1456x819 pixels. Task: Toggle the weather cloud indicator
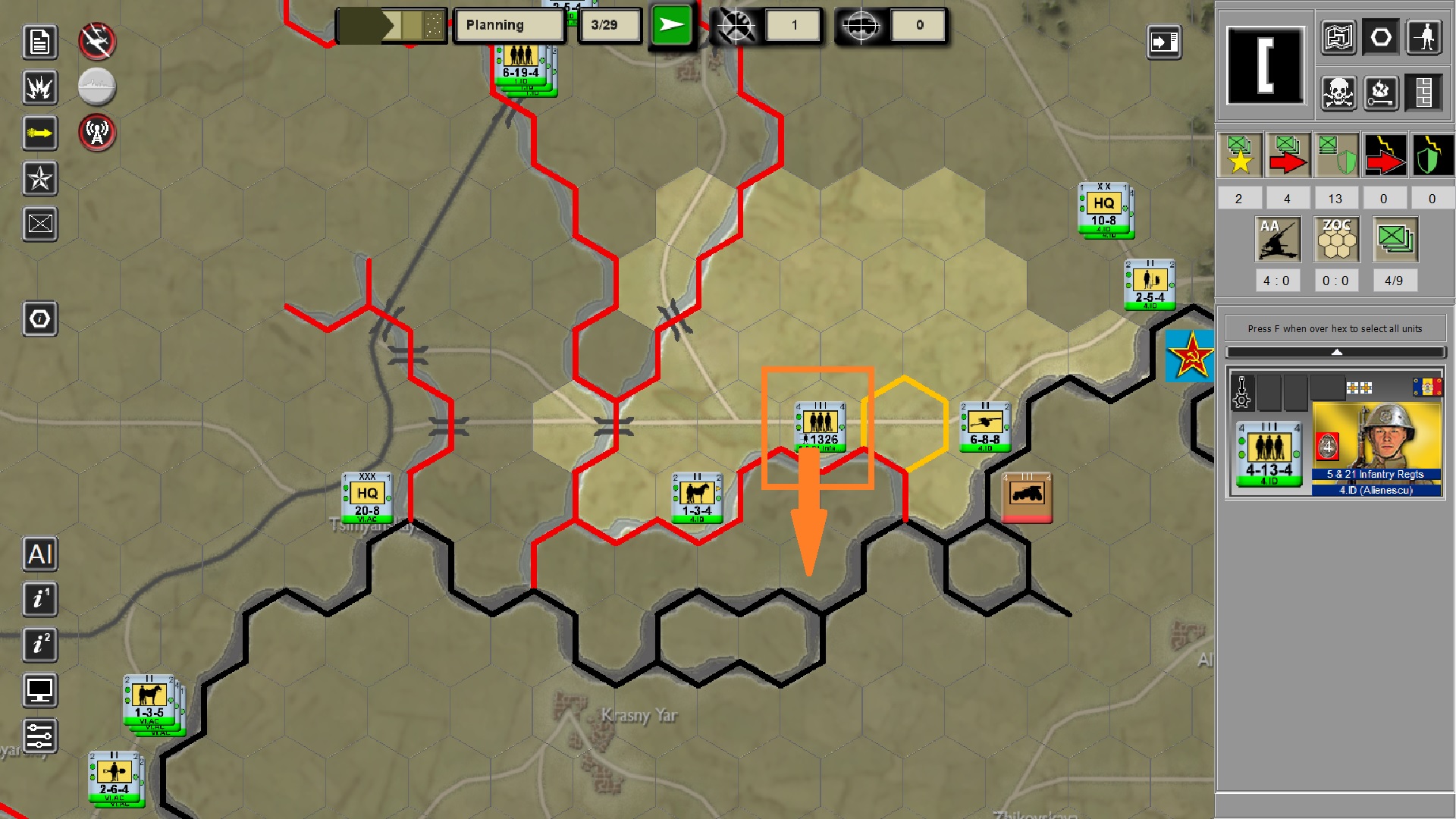96,87
